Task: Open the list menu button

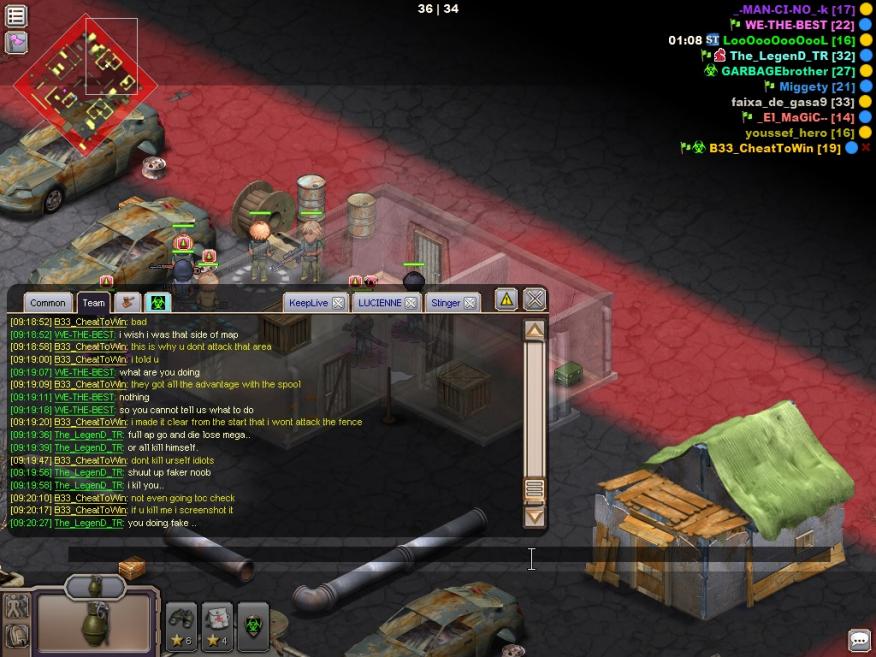Action: 16,15
